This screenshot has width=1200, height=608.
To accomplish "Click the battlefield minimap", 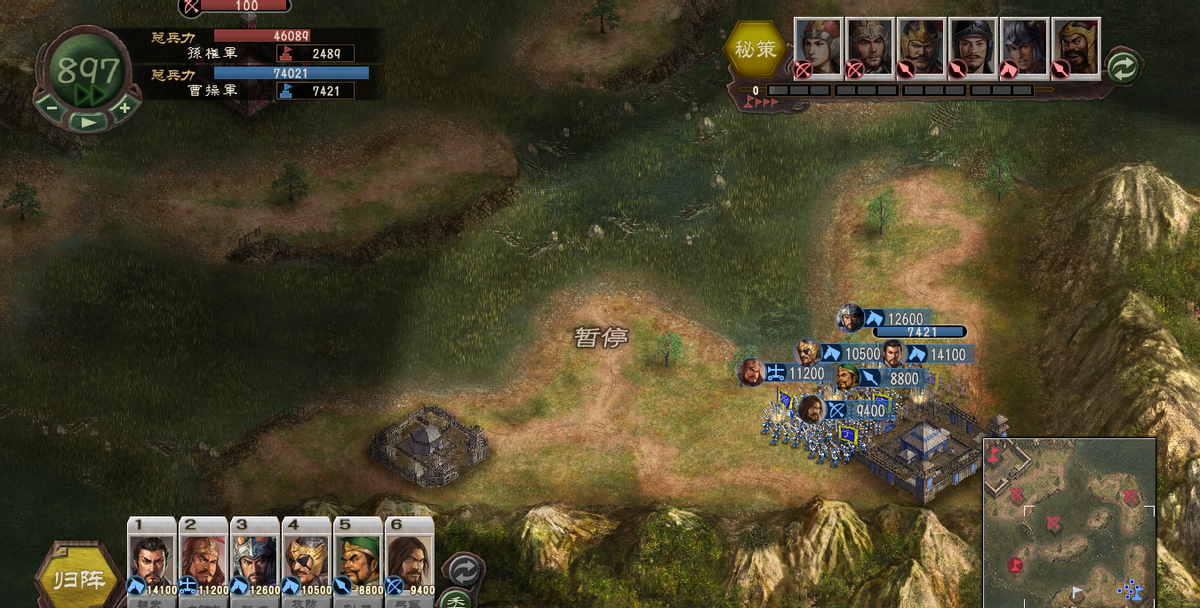I will tap(1068, 523).
